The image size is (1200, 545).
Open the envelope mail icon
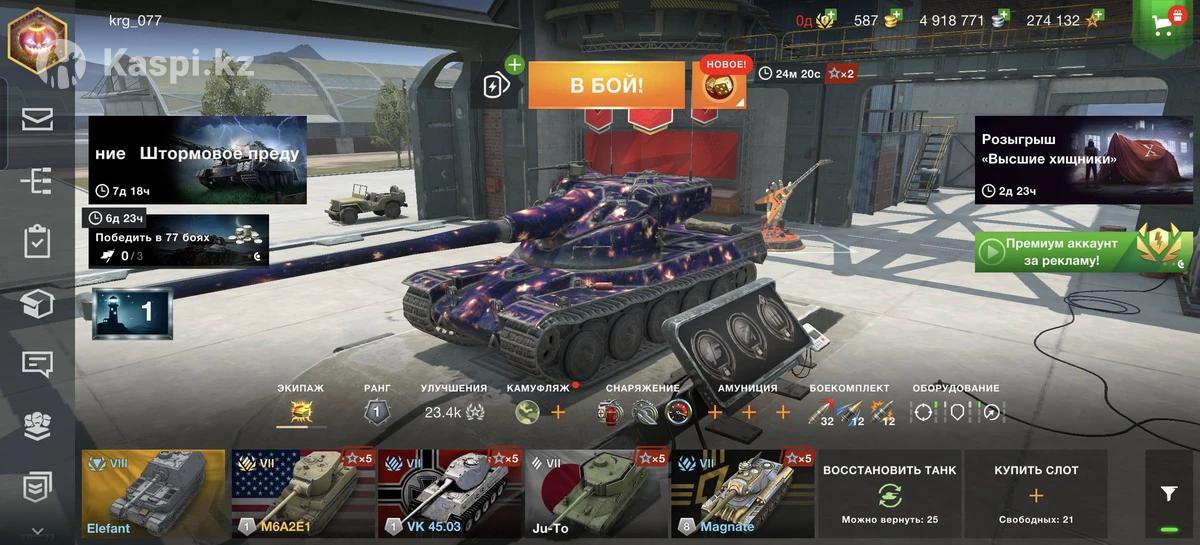pos(37,120)
